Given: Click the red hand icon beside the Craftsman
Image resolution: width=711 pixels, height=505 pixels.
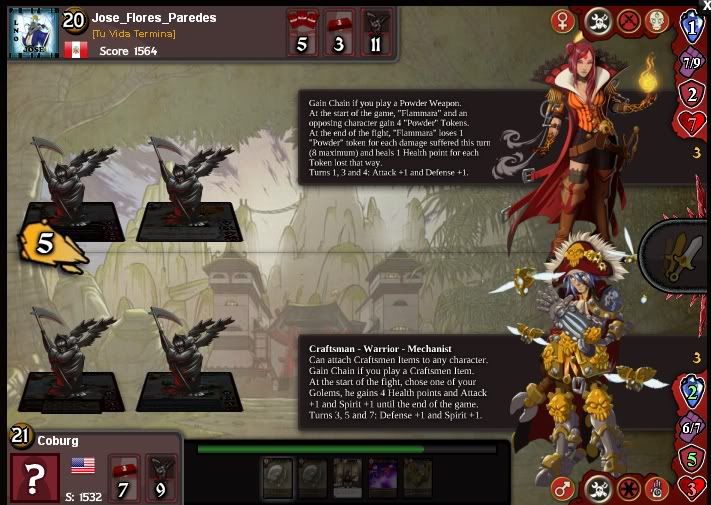Looking at the screenshot, I should 658,489.
